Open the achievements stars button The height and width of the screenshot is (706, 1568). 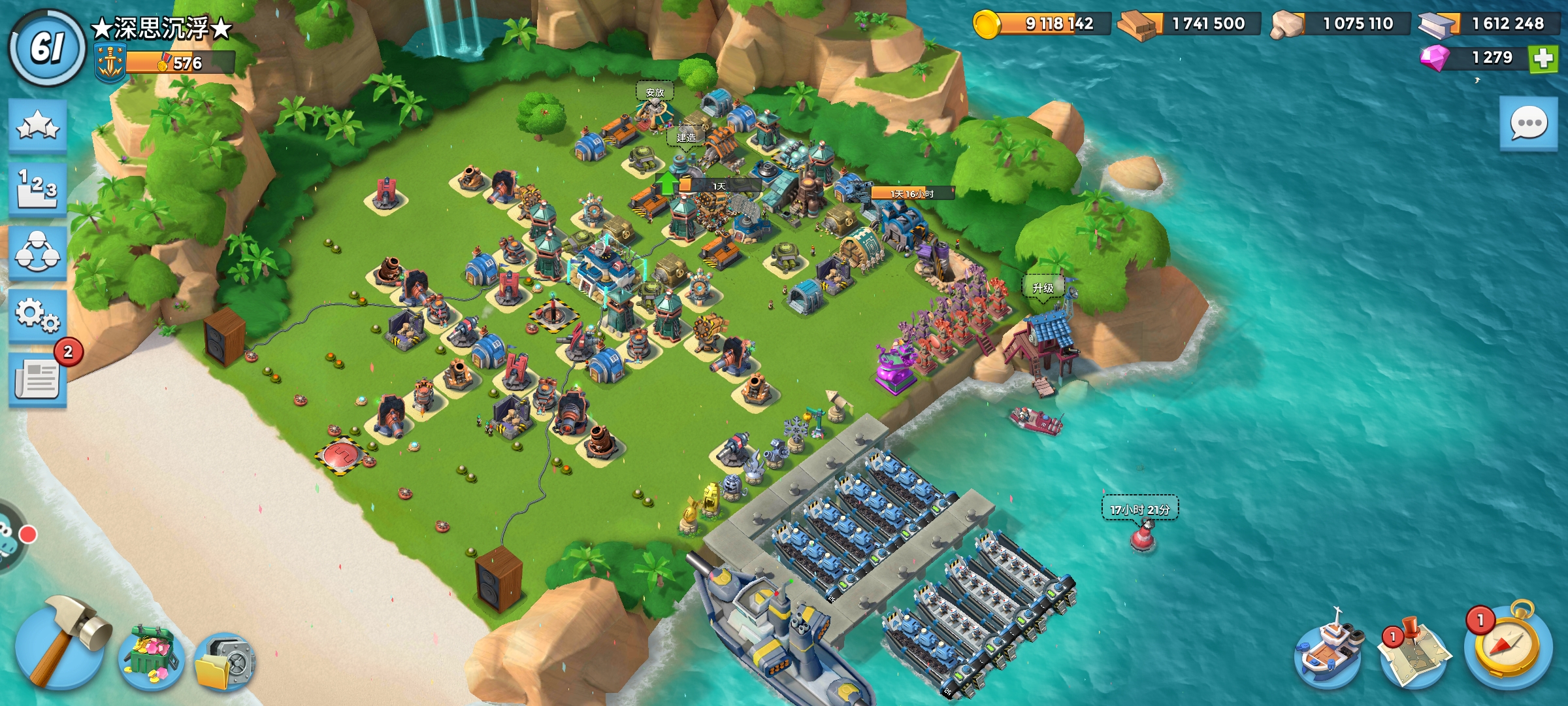coord(38,126)
